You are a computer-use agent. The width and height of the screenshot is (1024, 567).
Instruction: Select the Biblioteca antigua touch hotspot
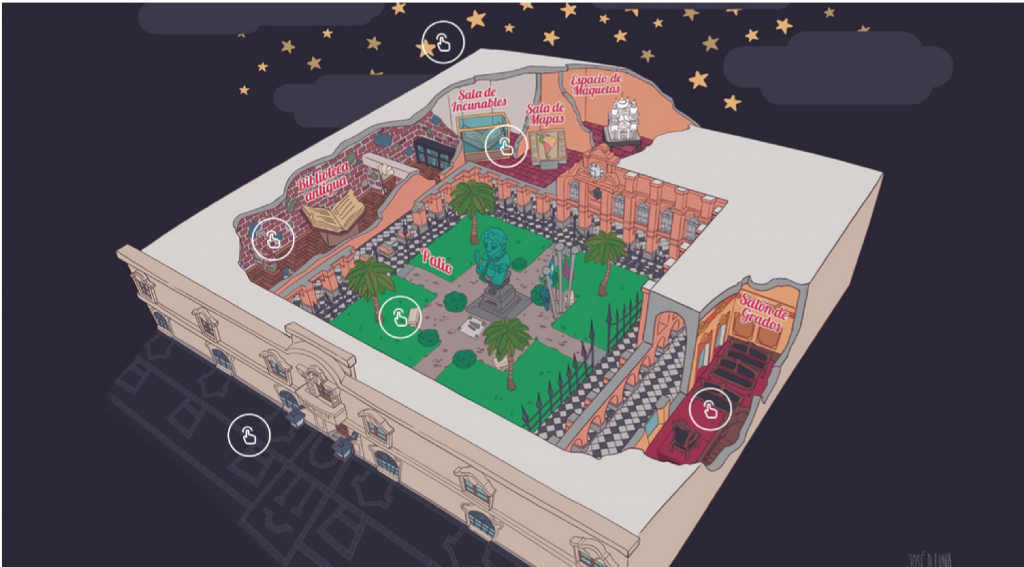point(272,240)
